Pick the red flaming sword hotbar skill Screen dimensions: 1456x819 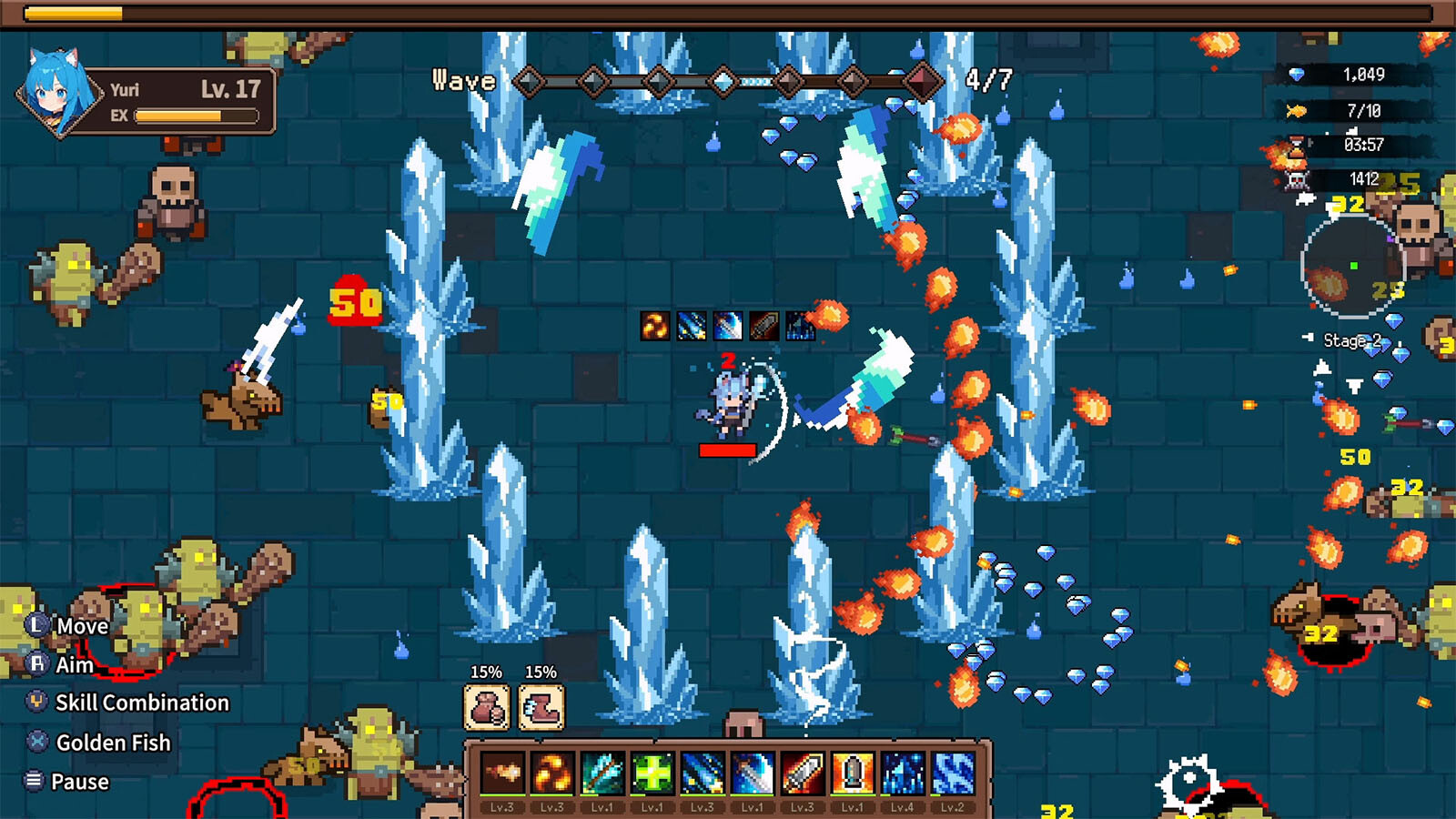(x=803, y=774)
